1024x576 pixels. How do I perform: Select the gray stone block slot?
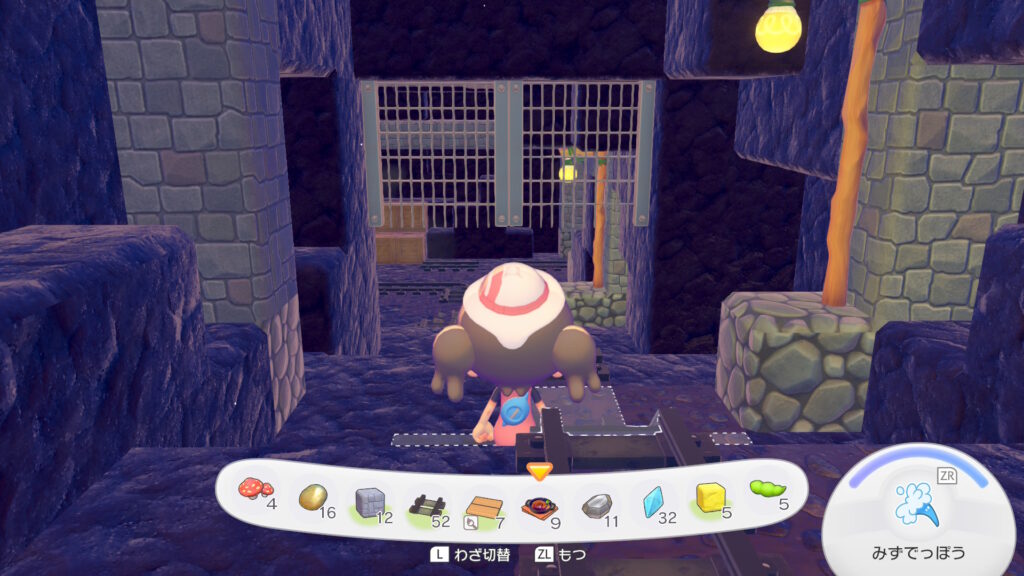[371, 501]
